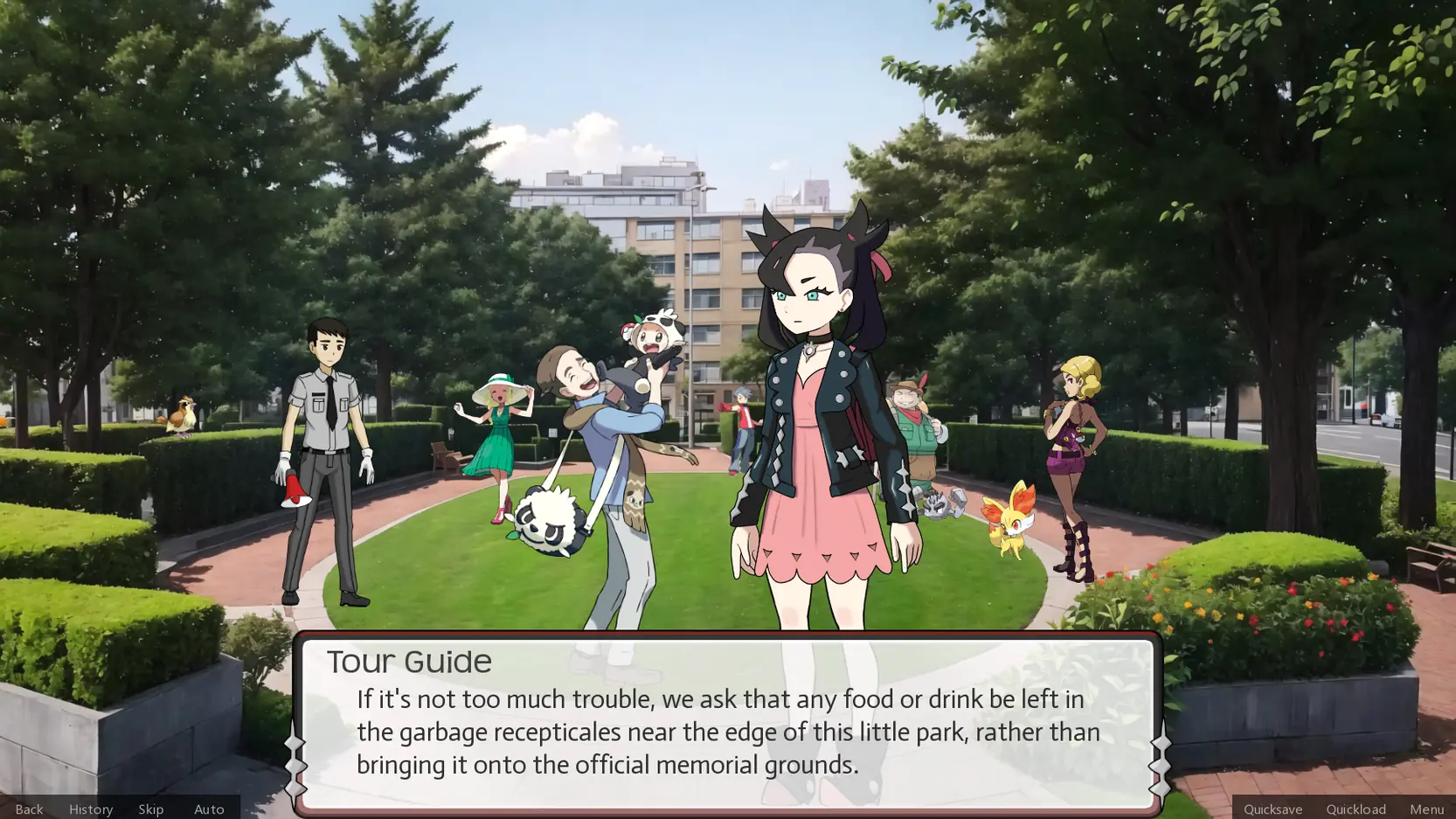Toggle Auto dialogue advance
This screenshot has width=1456, height=819.
click(x=209, y=809)
